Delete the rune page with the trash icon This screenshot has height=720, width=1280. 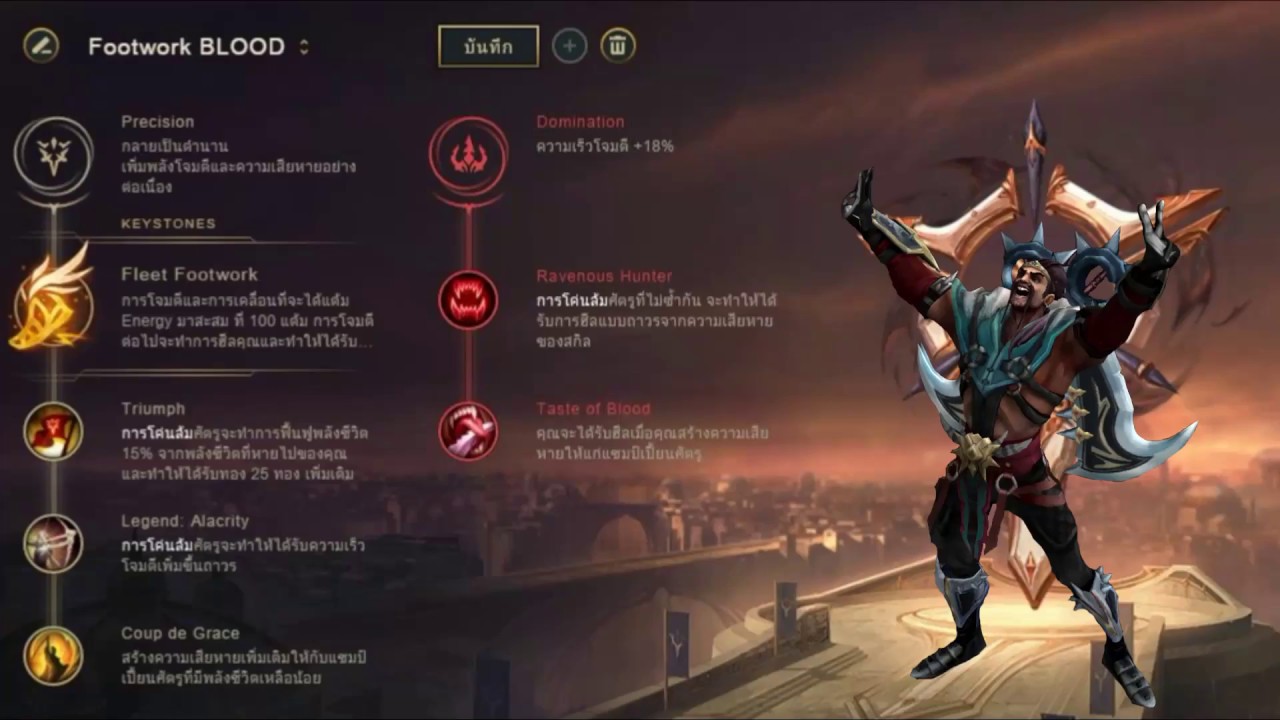tap(617, 45)
